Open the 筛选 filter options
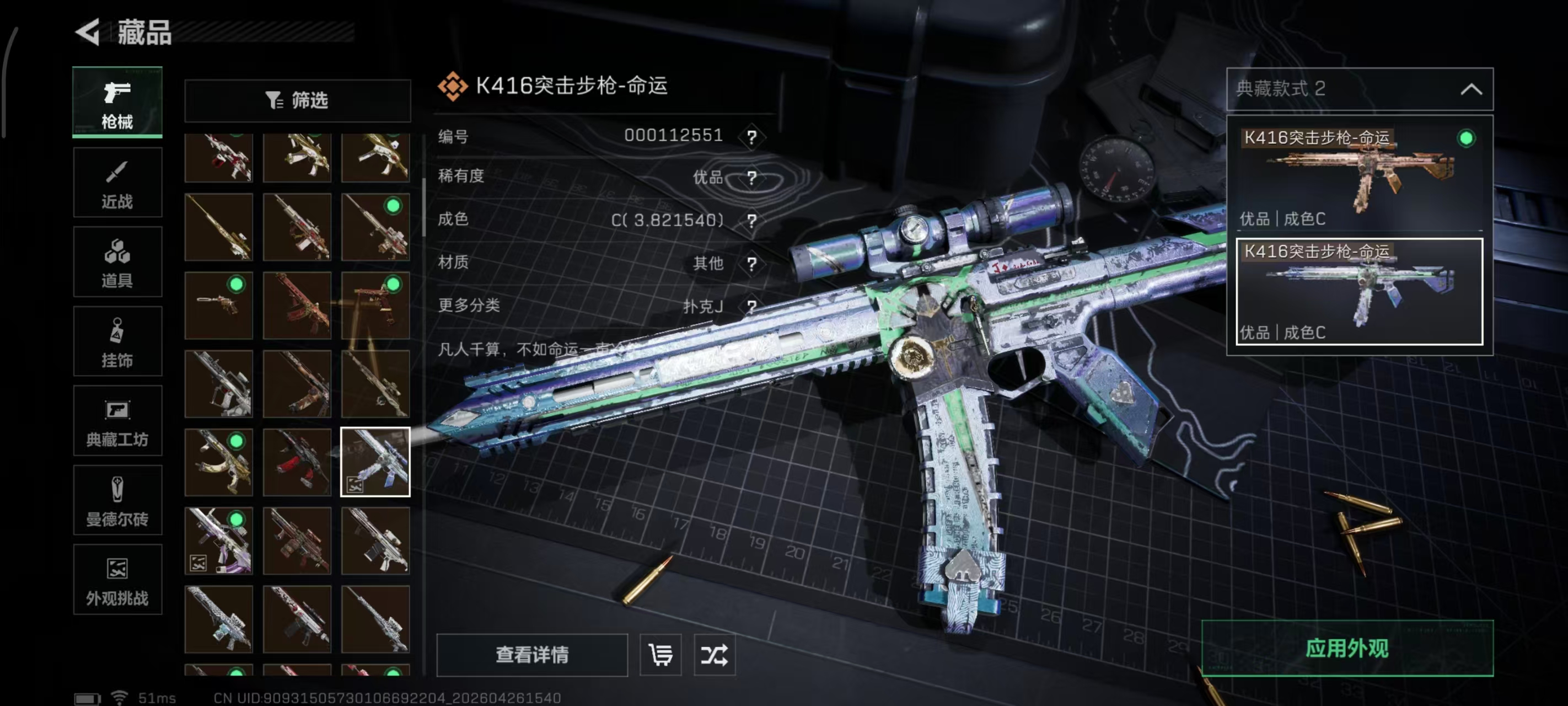This screenshot has width=1568, height=706. pos(297,100)
